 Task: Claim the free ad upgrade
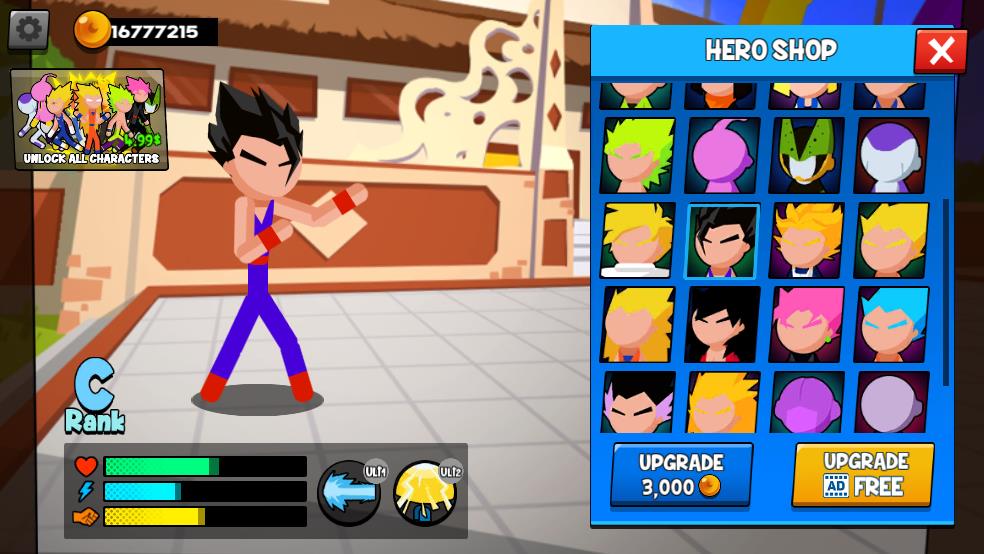point(863,474)
